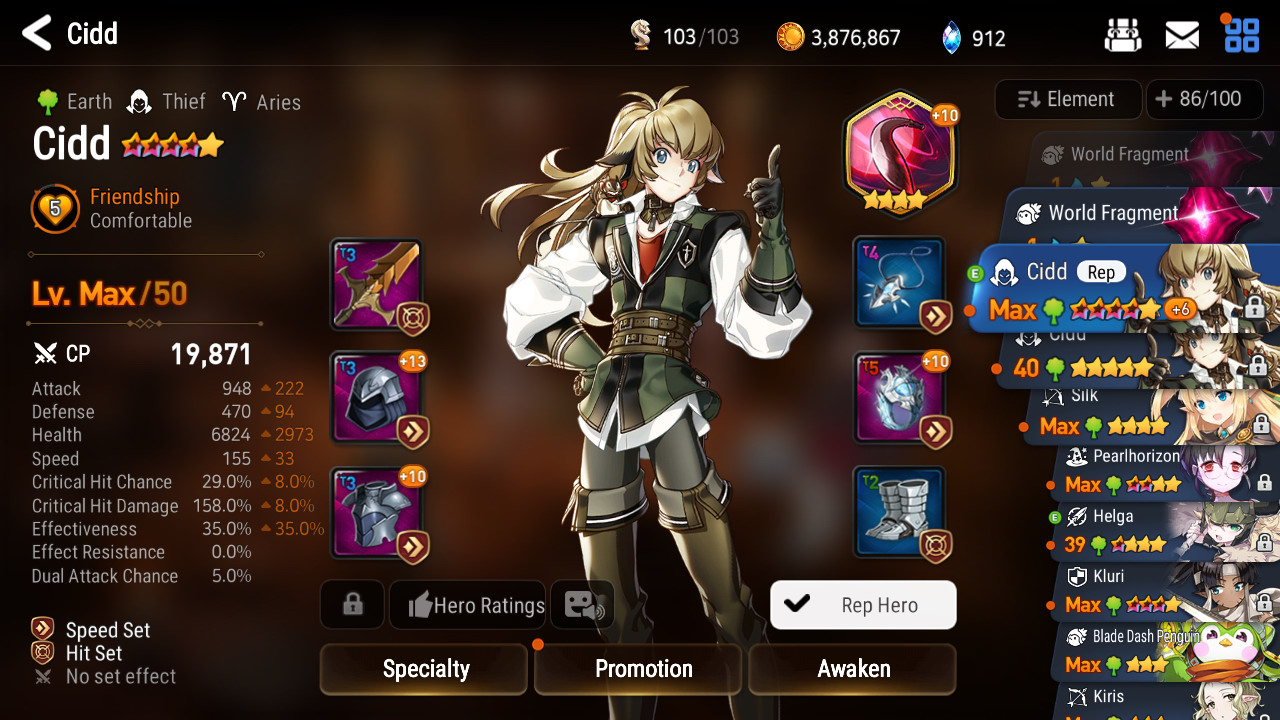Open the blue grid main menu
The width and height of the screenshot is (1280, 720).
coord(1242,36)
